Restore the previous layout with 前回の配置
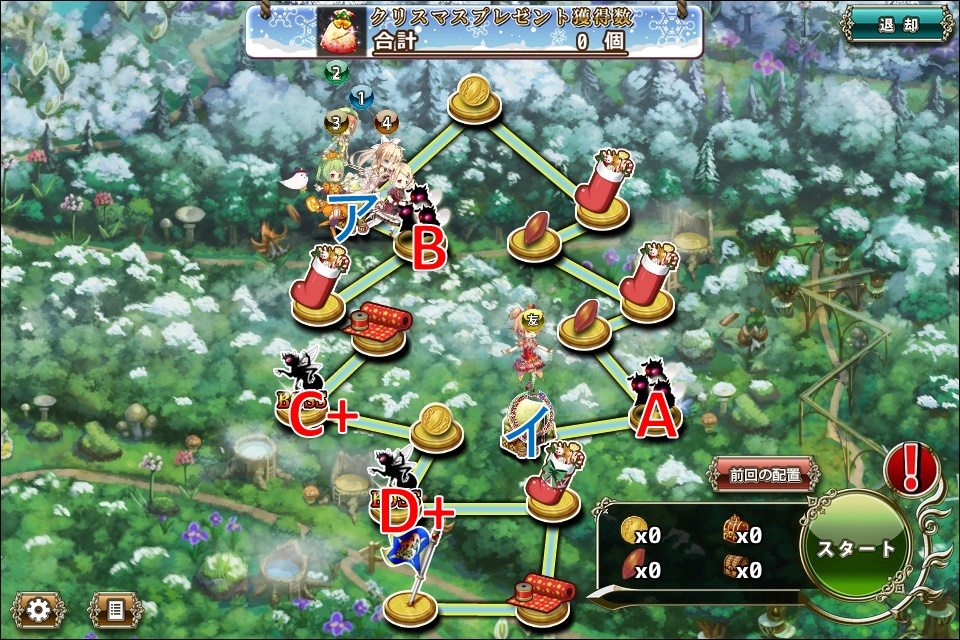Image resolution: width=960 pixels, height=640 pixels. point(765,475)
